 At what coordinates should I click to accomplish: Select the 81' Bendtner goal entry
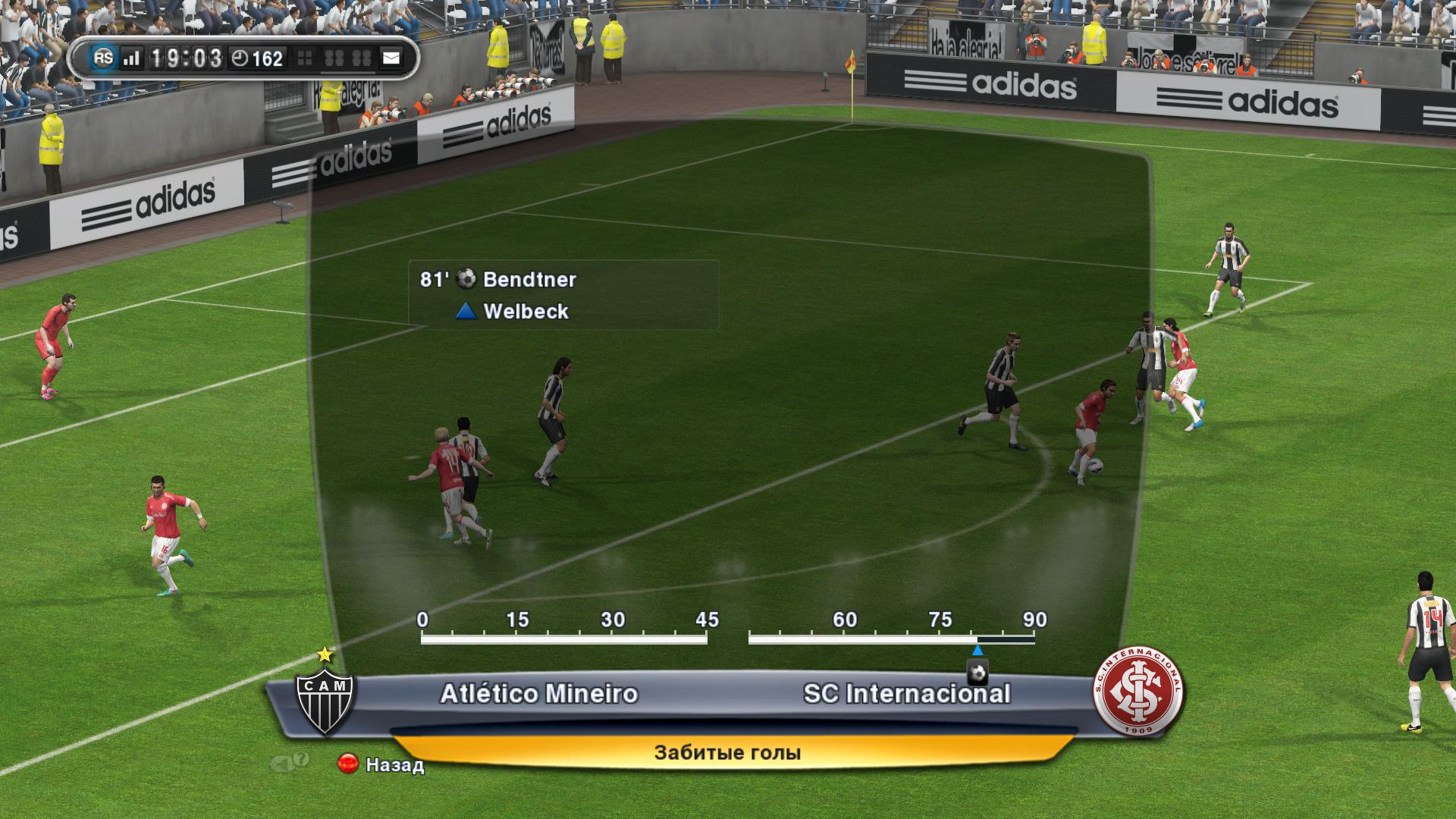pos(498,280)
